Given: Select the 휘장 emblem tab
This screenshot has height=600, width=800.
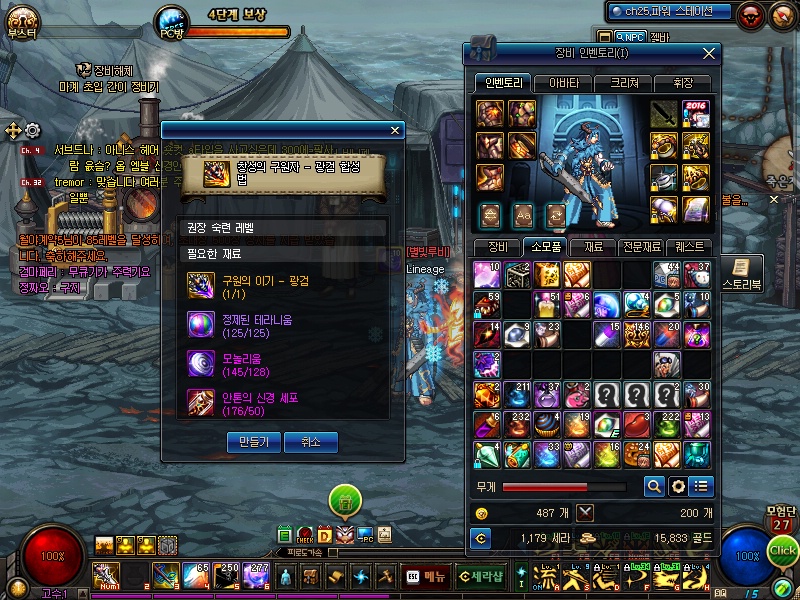Looking at the screenshot, I should click(683, 83).
